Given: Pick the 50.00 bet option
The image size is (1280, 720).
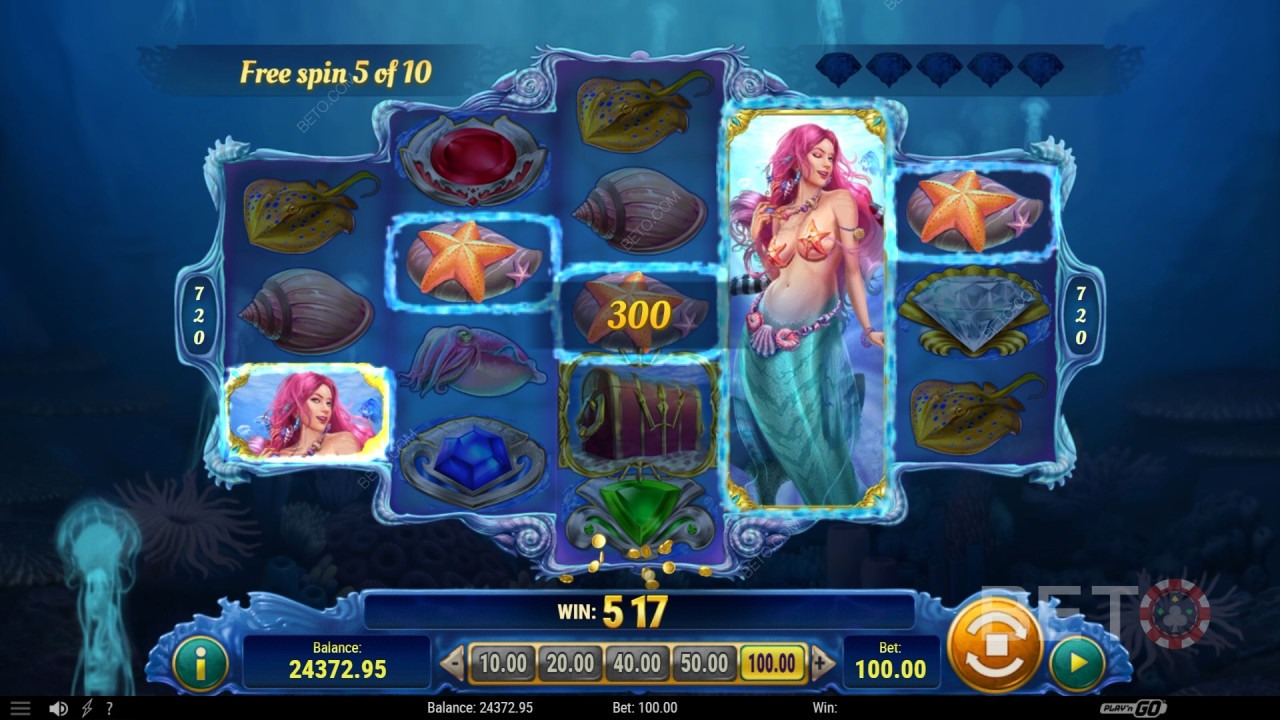Looking at the screenshot, I should point(703,663).
